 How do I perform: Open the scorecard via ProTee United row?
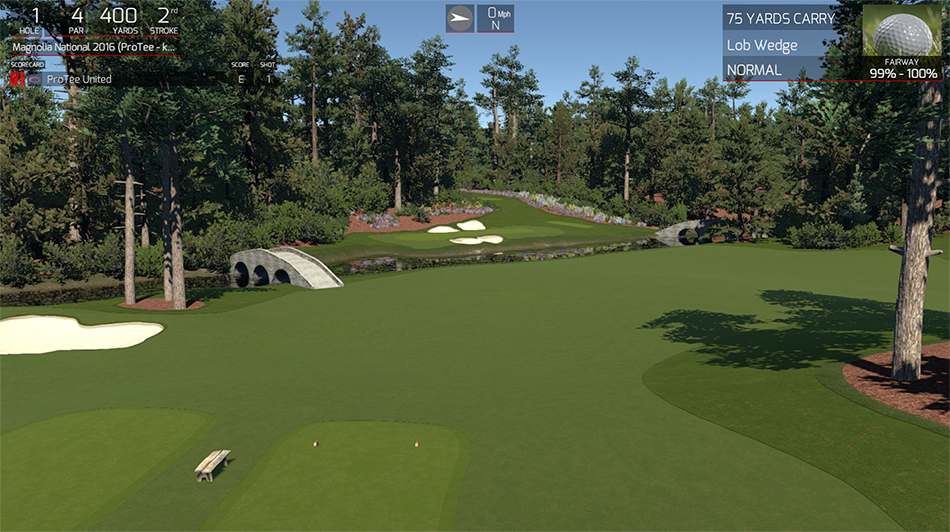point(80,79)
